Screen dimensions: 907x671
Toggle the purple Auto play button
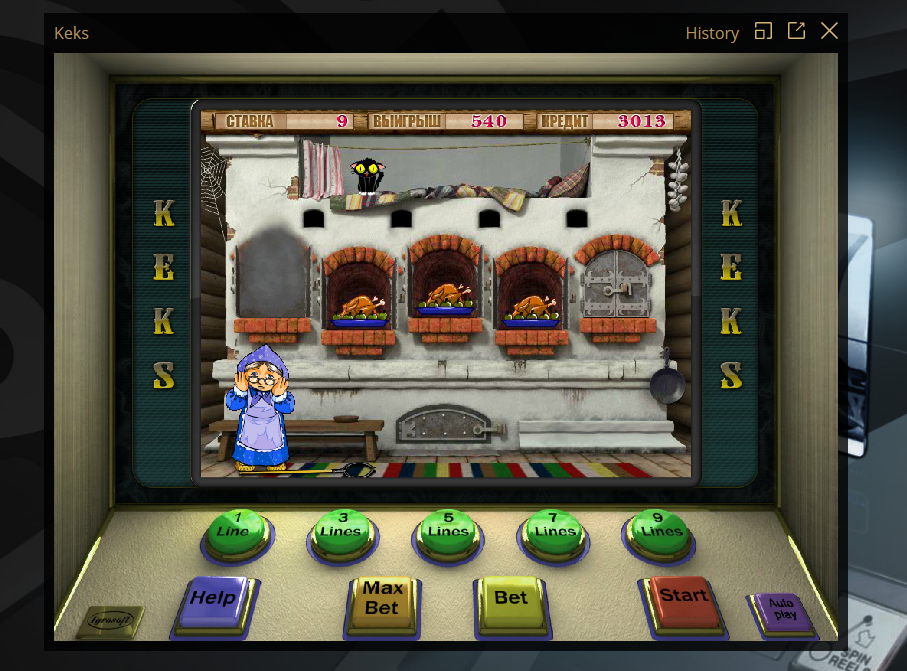[x=784, y=608]
